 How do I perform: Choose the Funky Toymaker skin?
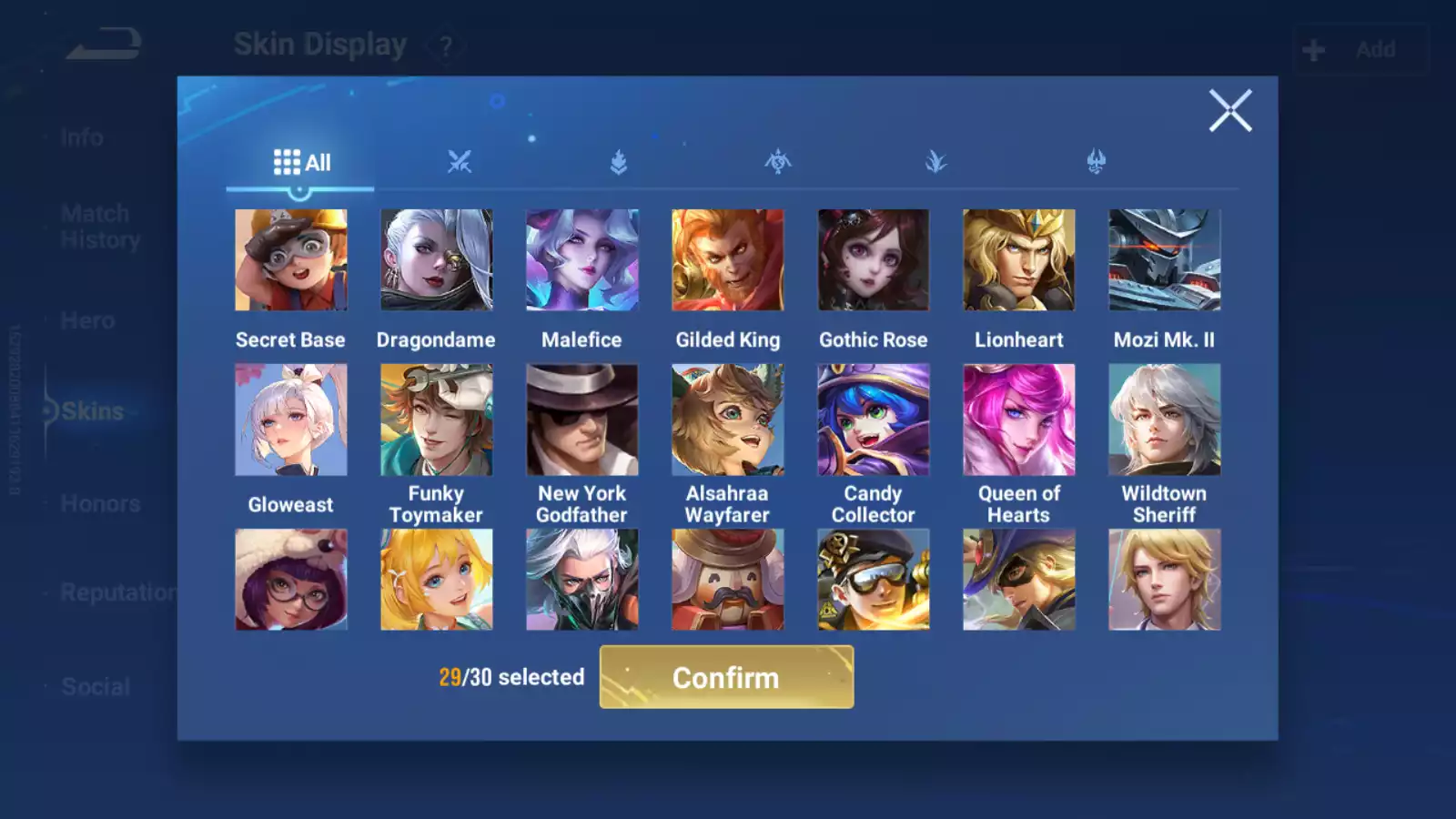[436, 420]
